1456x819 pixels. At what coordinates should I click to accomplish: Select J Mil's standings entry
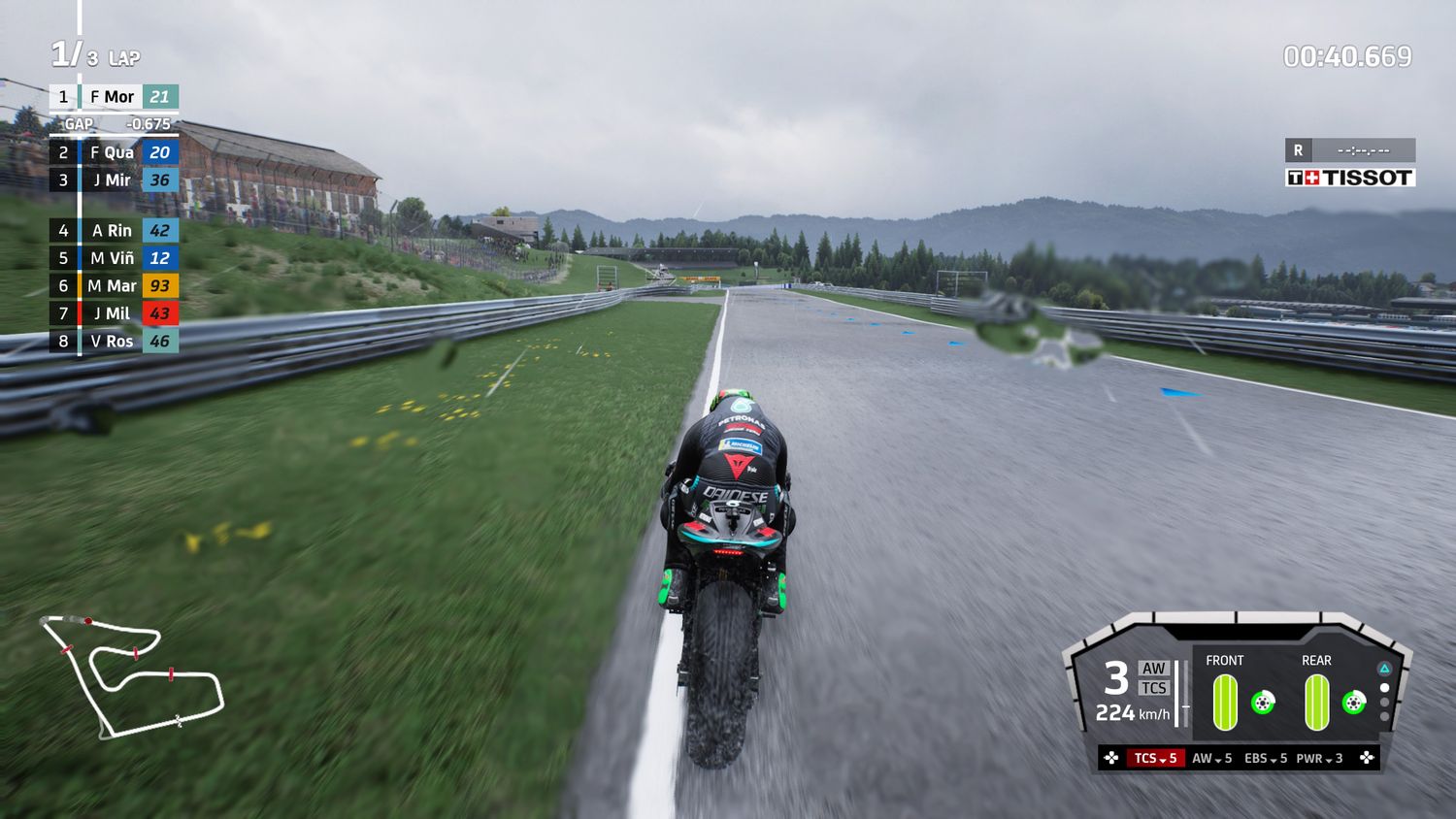click(114, 313)
